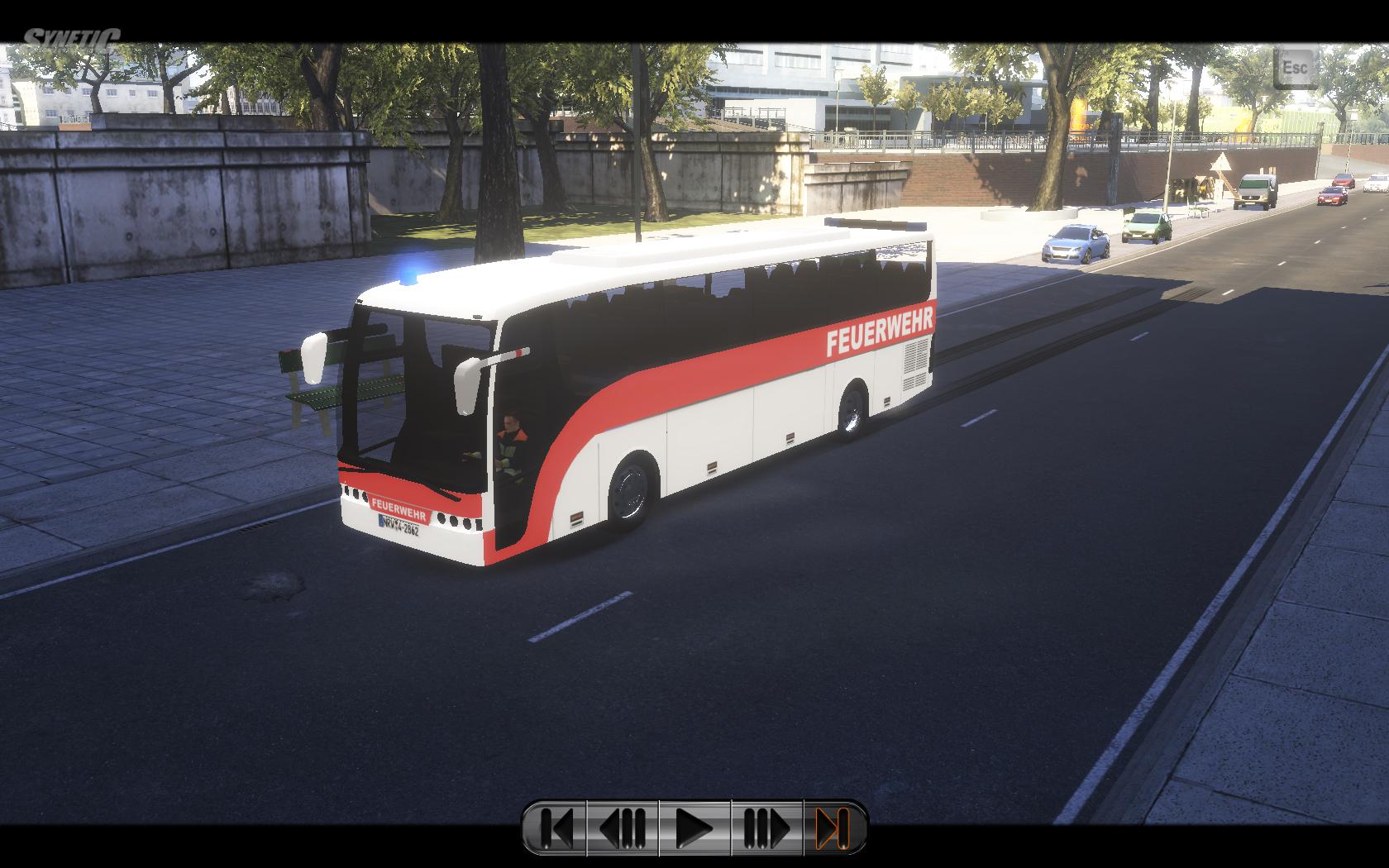
Task: Step the replay backward one frame
Action: pyautogui.click(x=623, y=827)
